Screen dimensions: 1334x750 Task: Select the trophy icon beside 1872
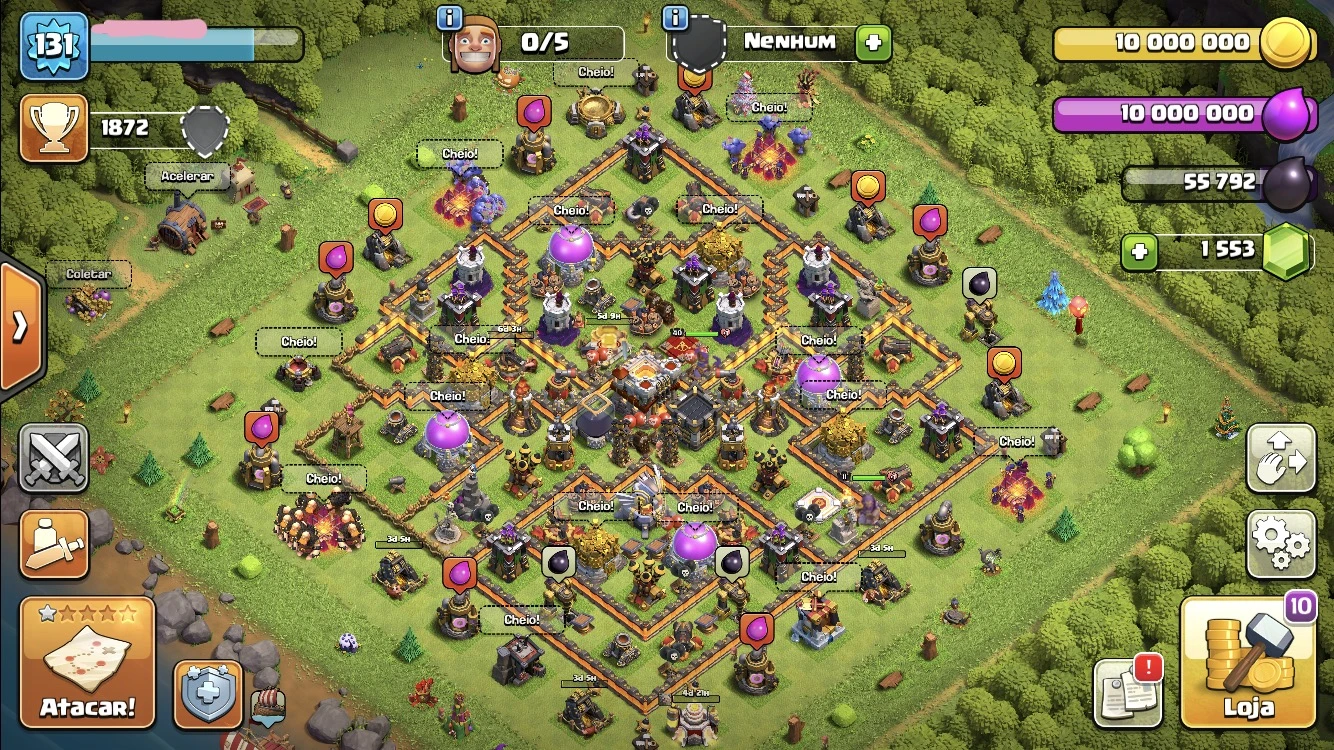click(53, 128)
